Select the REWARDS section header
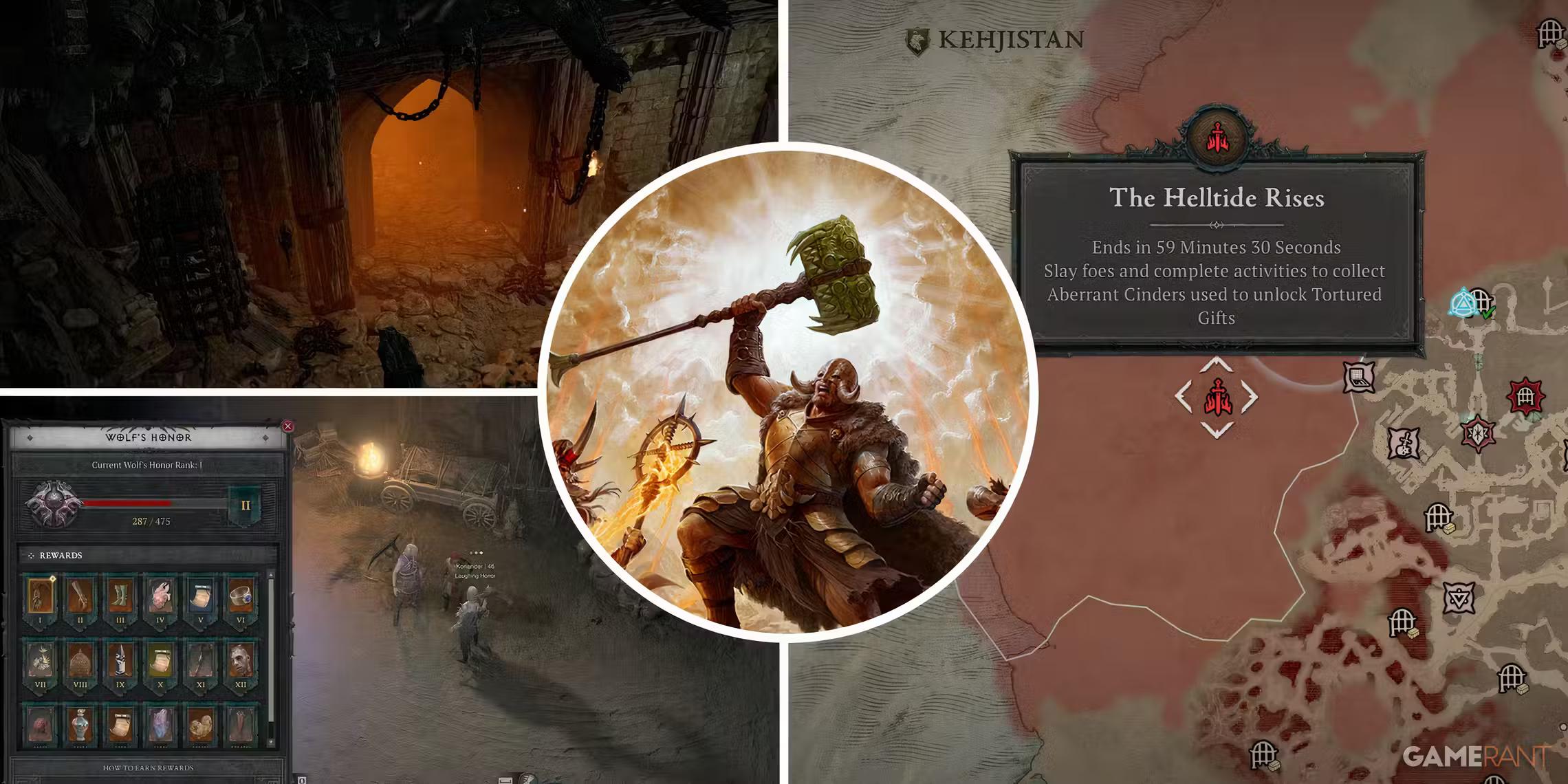 [x=61, y=555]
